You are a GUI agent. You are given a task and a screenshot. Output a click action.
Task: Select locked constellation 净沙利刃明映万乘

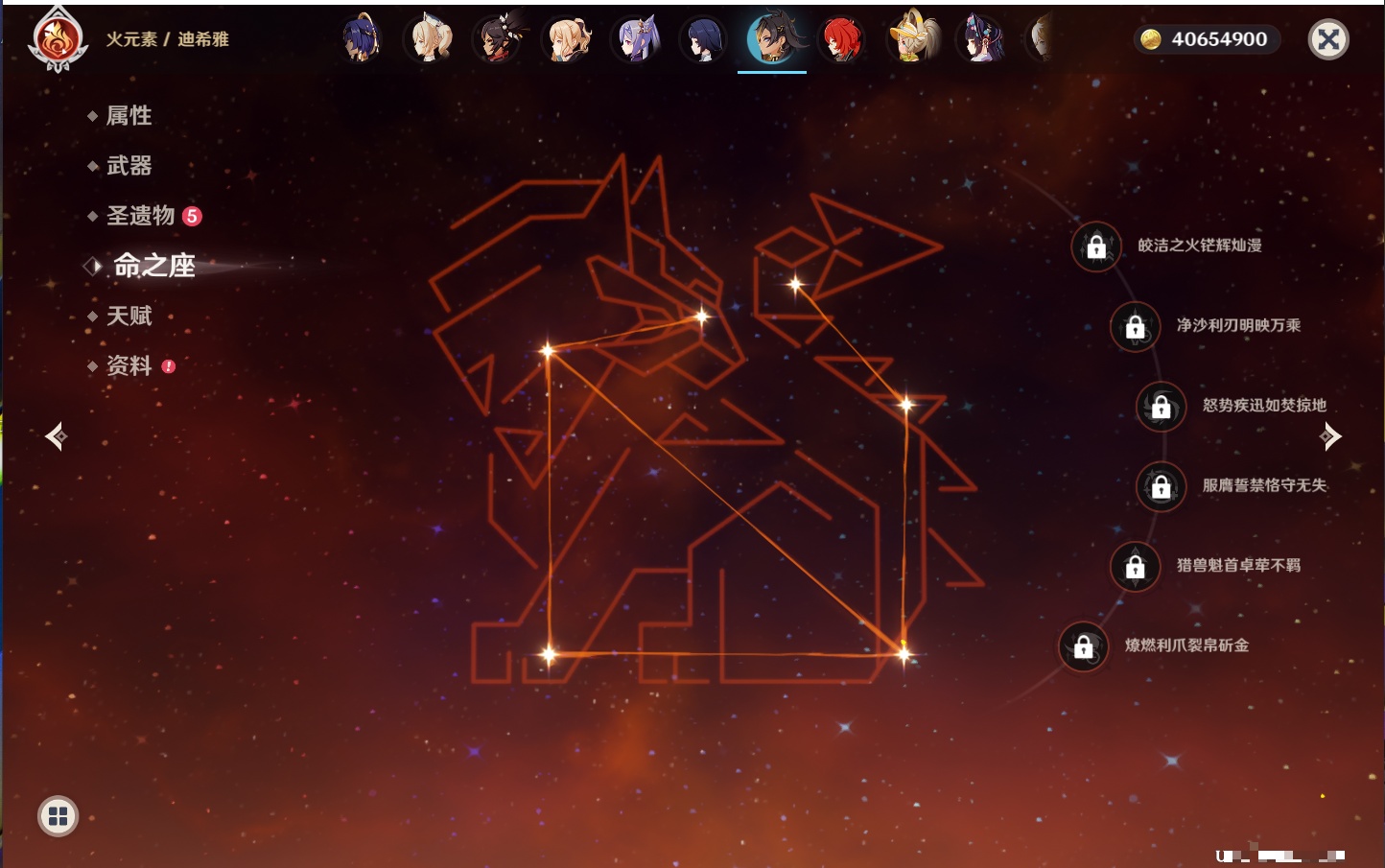pyautogui.click(x=1135, y=326)
